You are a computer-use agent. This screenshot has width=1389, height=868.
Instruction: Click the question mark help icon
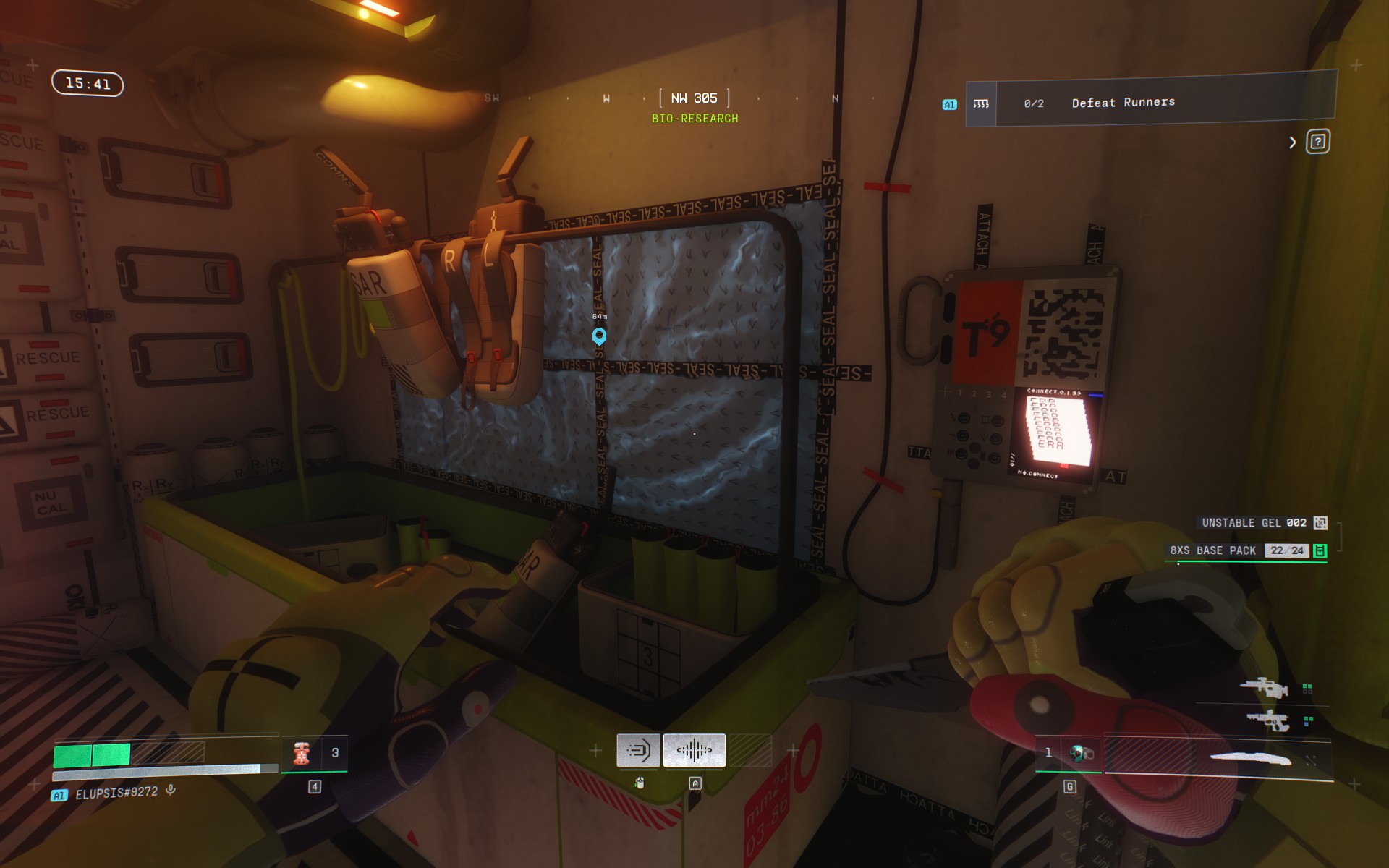pyautogui.click(x=1317, y=142)
